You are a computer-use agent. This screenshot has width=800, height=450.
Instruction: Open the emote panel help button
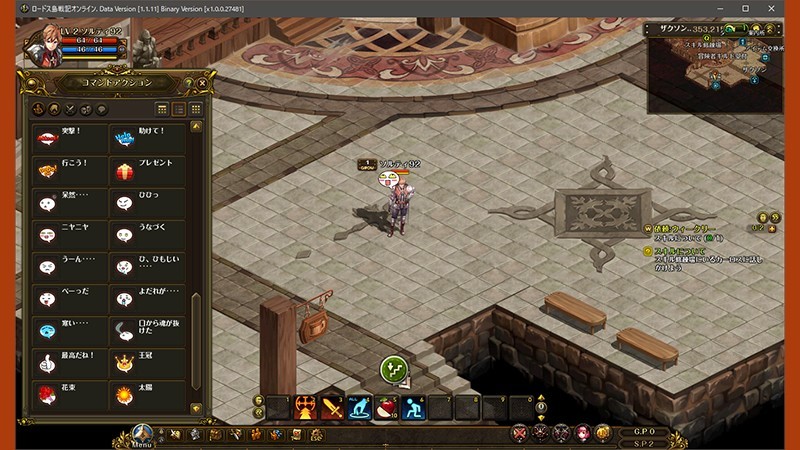189,82
